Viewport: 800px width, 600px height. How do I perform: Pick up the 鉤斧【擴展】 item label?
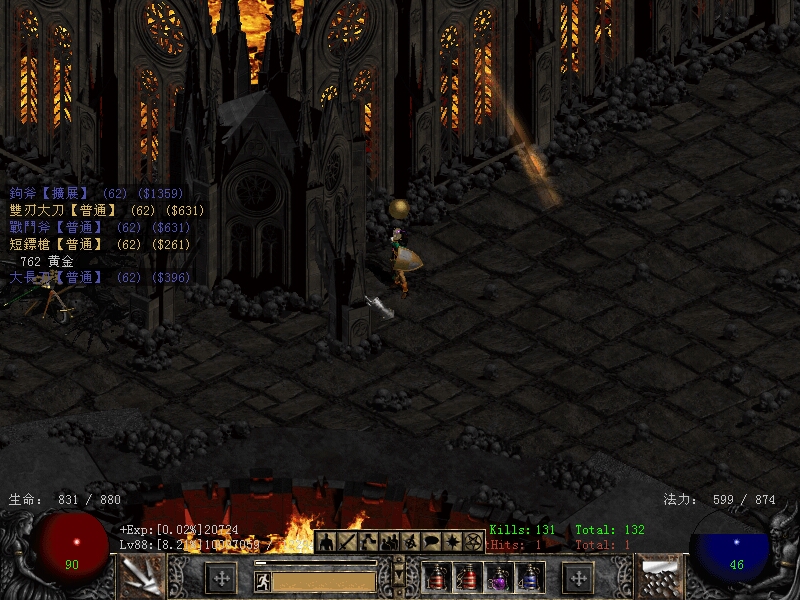(50, 193)
